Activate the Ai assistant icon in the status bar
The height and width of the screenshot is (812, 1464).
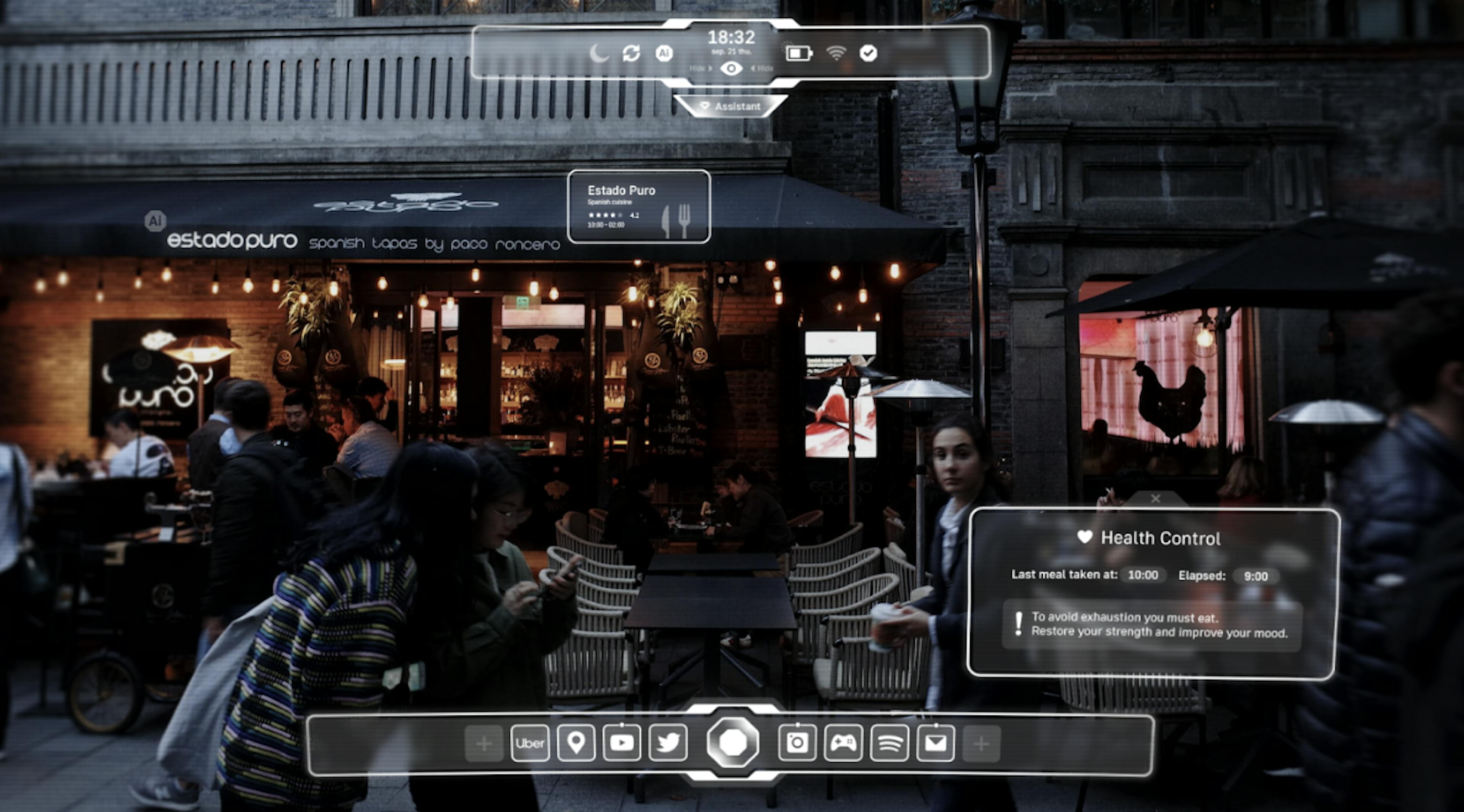[665, 53]
